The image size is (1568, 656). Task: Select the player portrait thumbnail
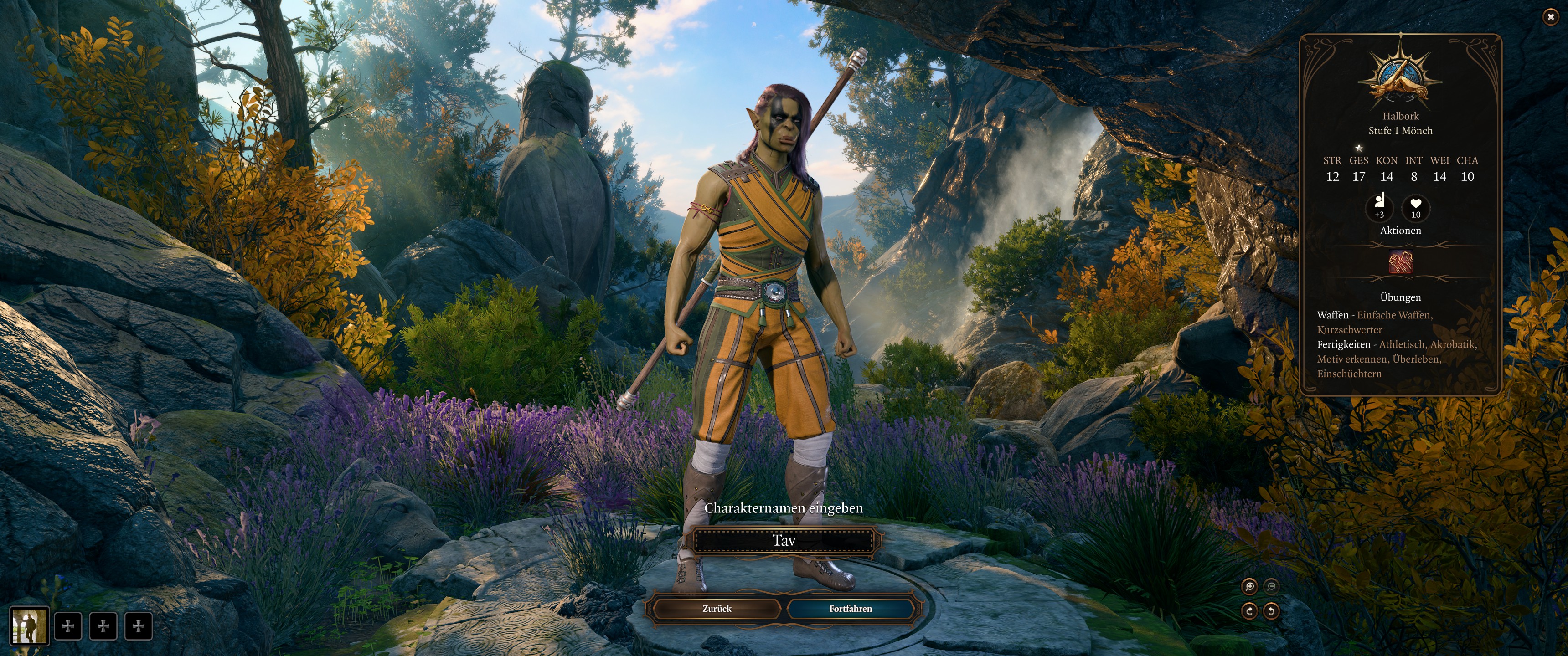[29, 625]
